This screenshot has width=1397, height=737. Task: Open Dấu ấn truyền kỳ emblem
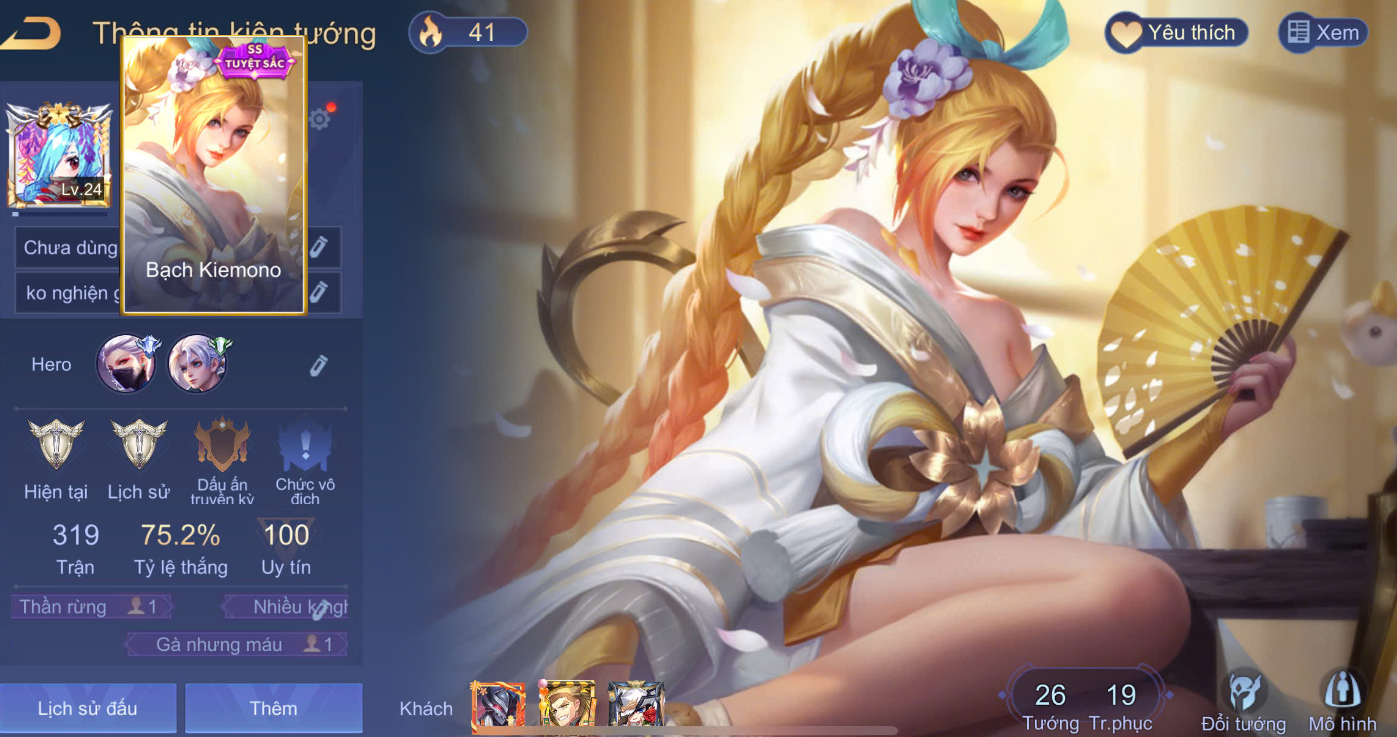click(x=222, y=446)
